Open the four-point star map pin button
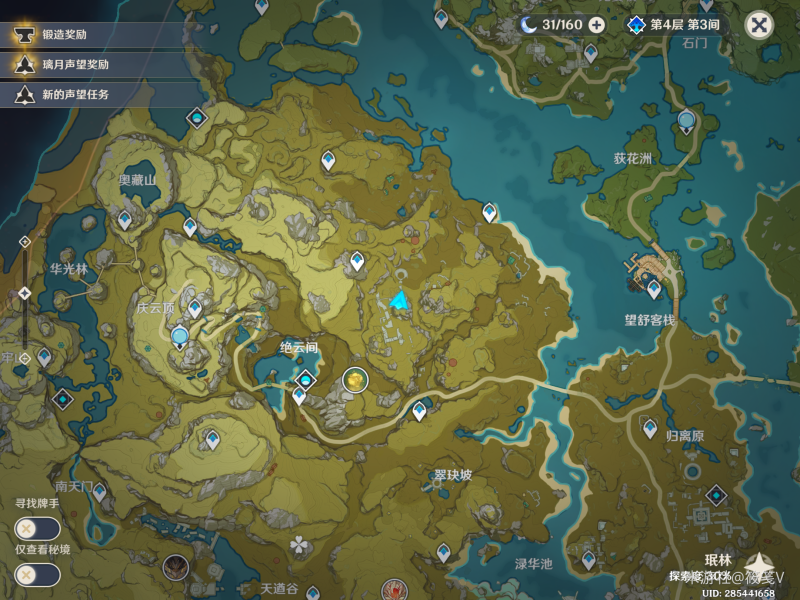 click(763, 567)
